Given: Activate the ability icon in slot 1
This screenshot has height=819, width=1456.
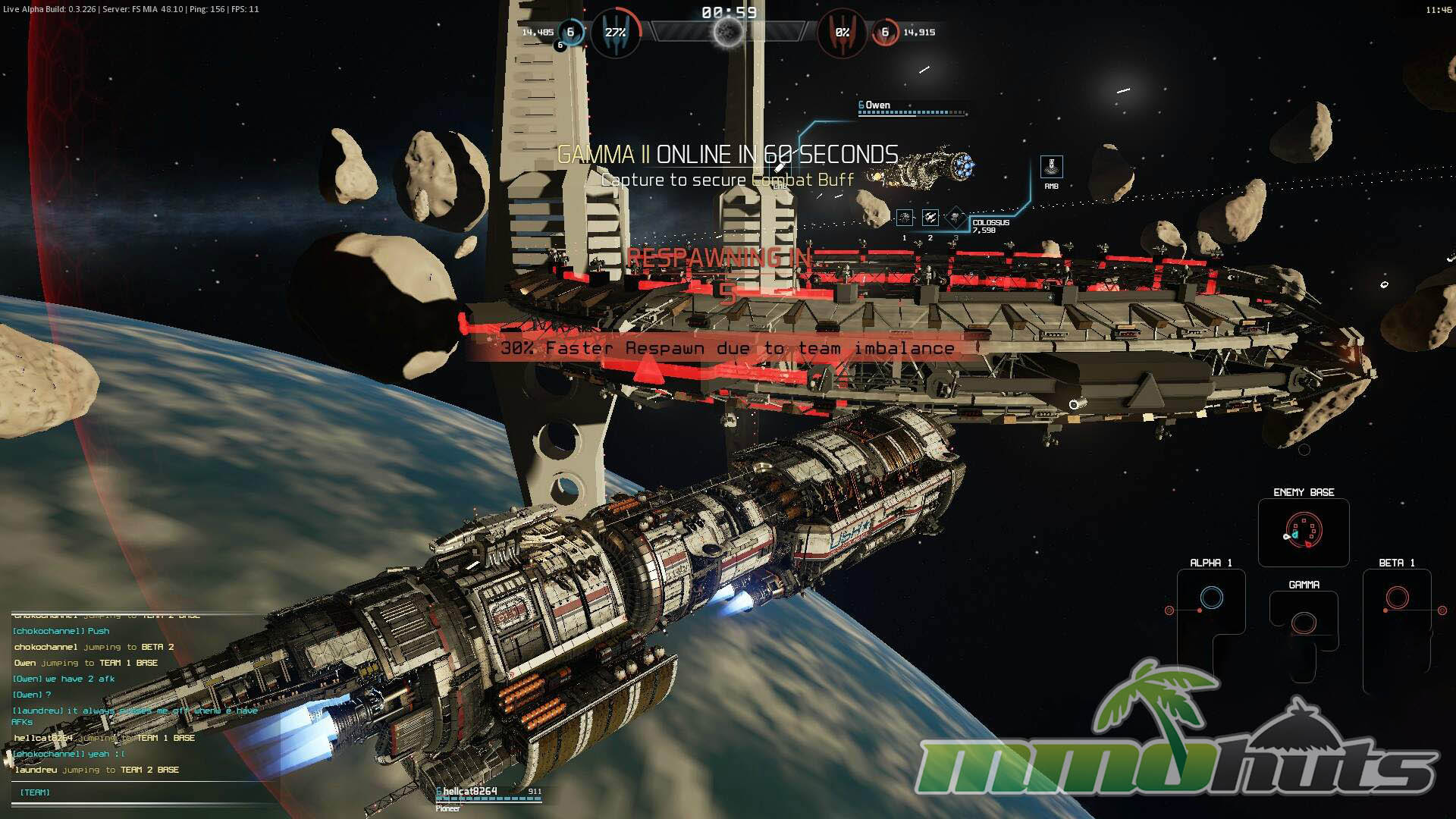Looking at the screenshot, I should 904,218.
